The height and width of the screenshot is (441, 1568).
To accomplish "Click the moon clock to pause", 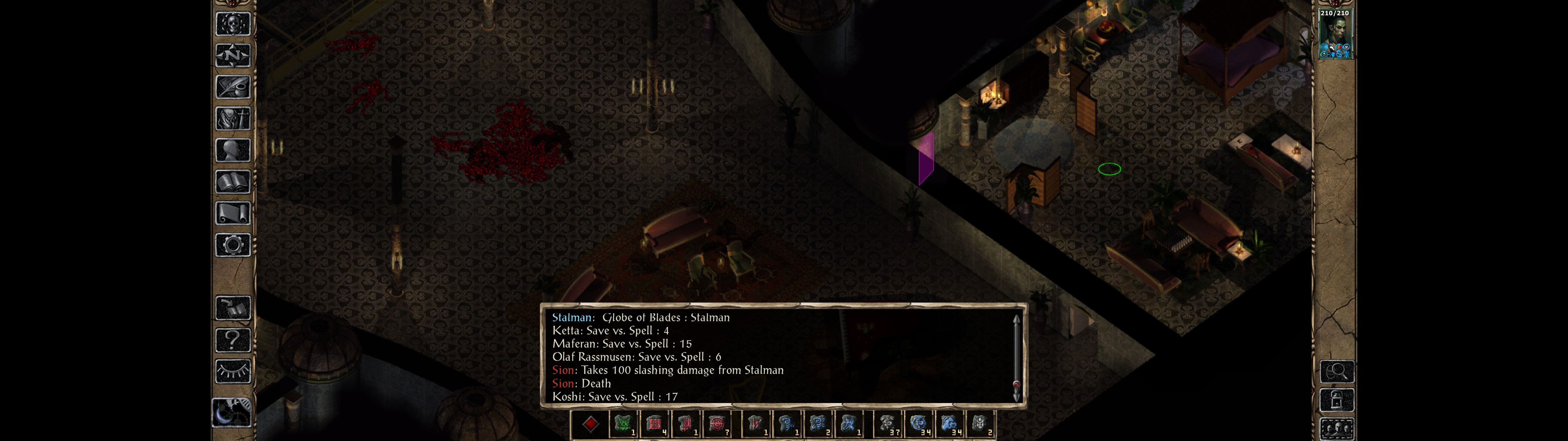I will coord(231,412).
